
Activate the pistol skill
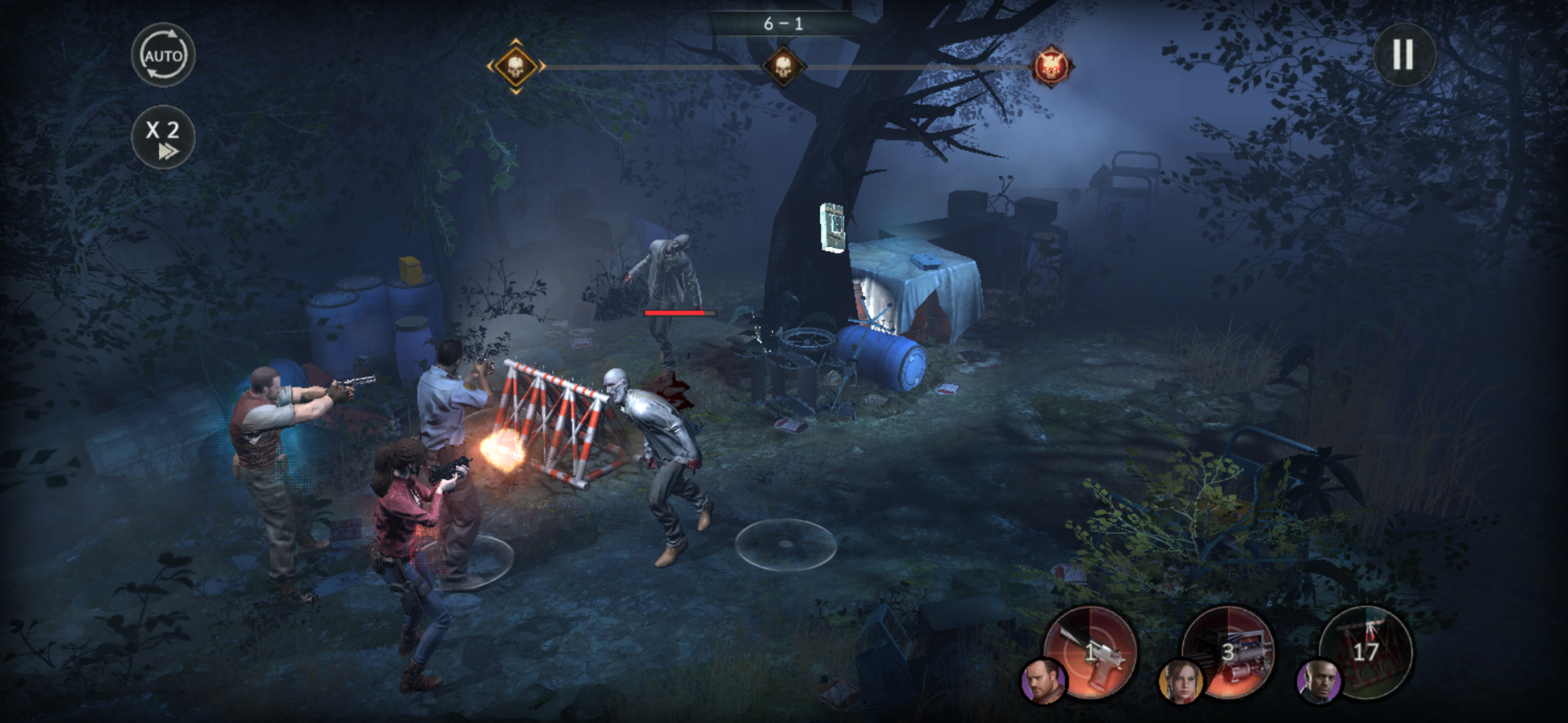coord(1091,652)
